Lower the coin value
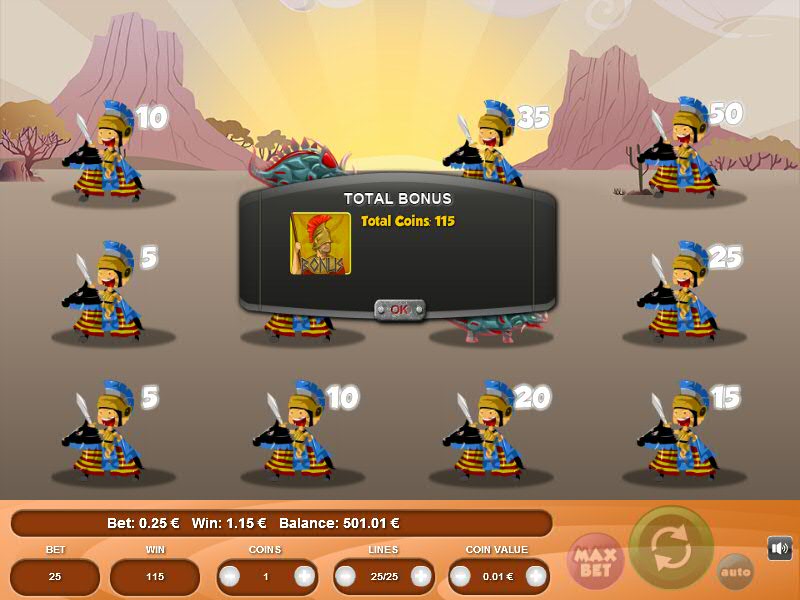 click(461, 577)
